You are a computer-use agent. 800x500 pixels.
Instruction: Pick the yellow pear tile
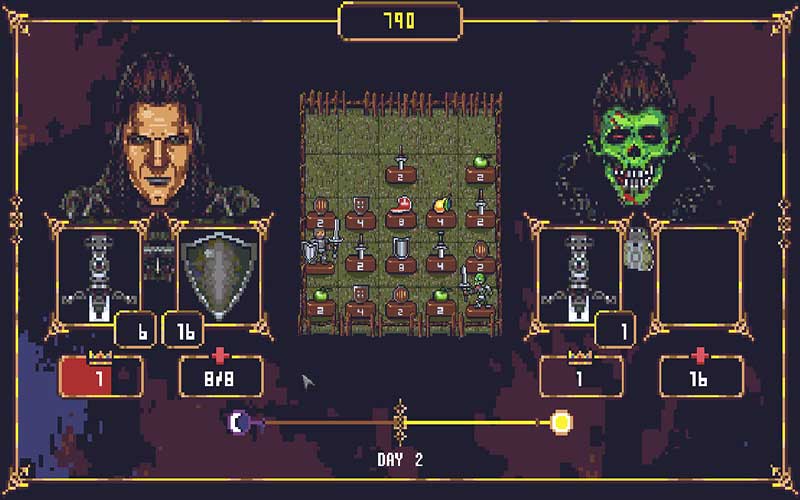point(440,208)
